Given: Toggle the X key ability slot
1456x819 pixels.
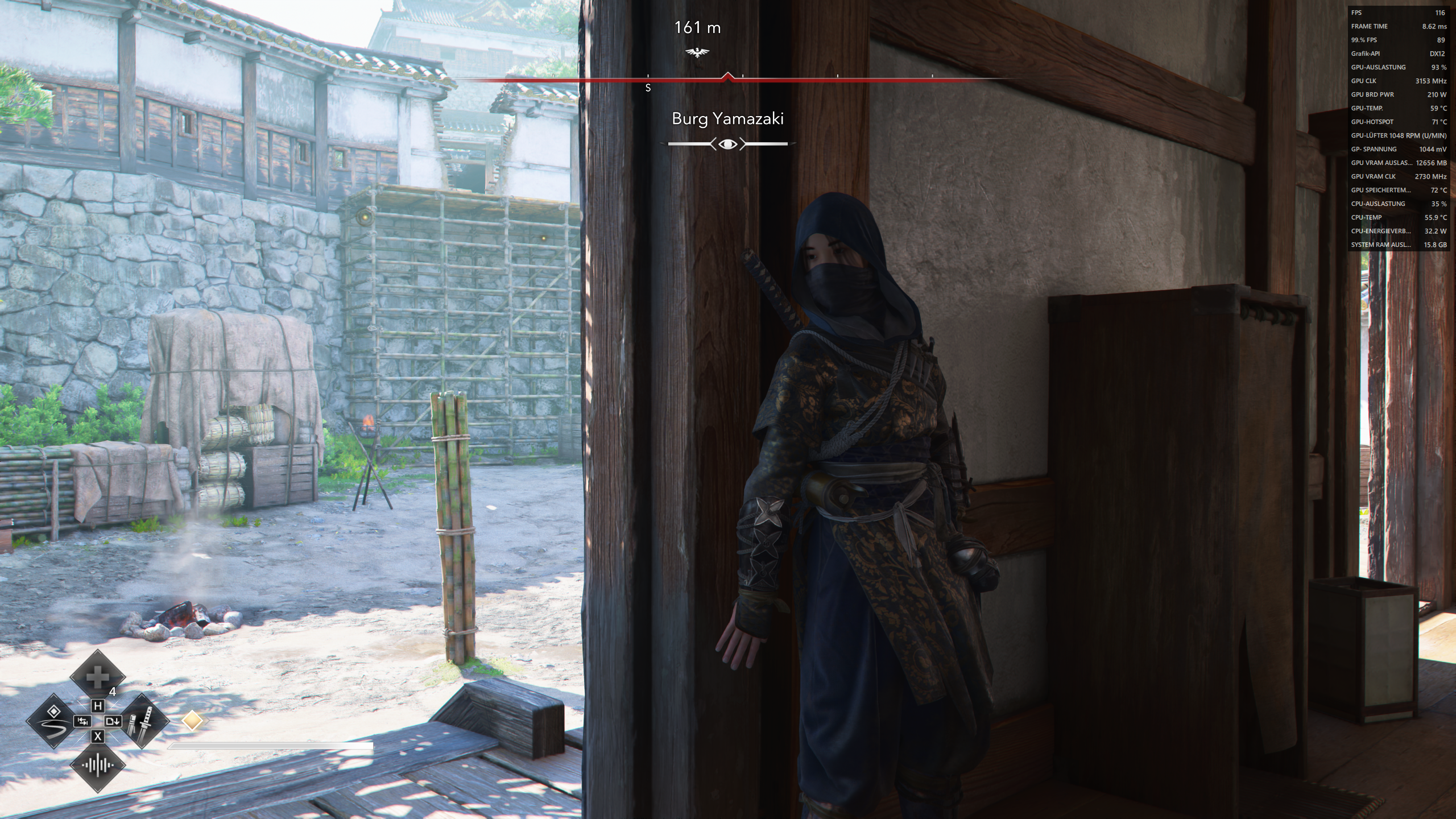Looking at the screenshot, I should (x=98, y=737).
